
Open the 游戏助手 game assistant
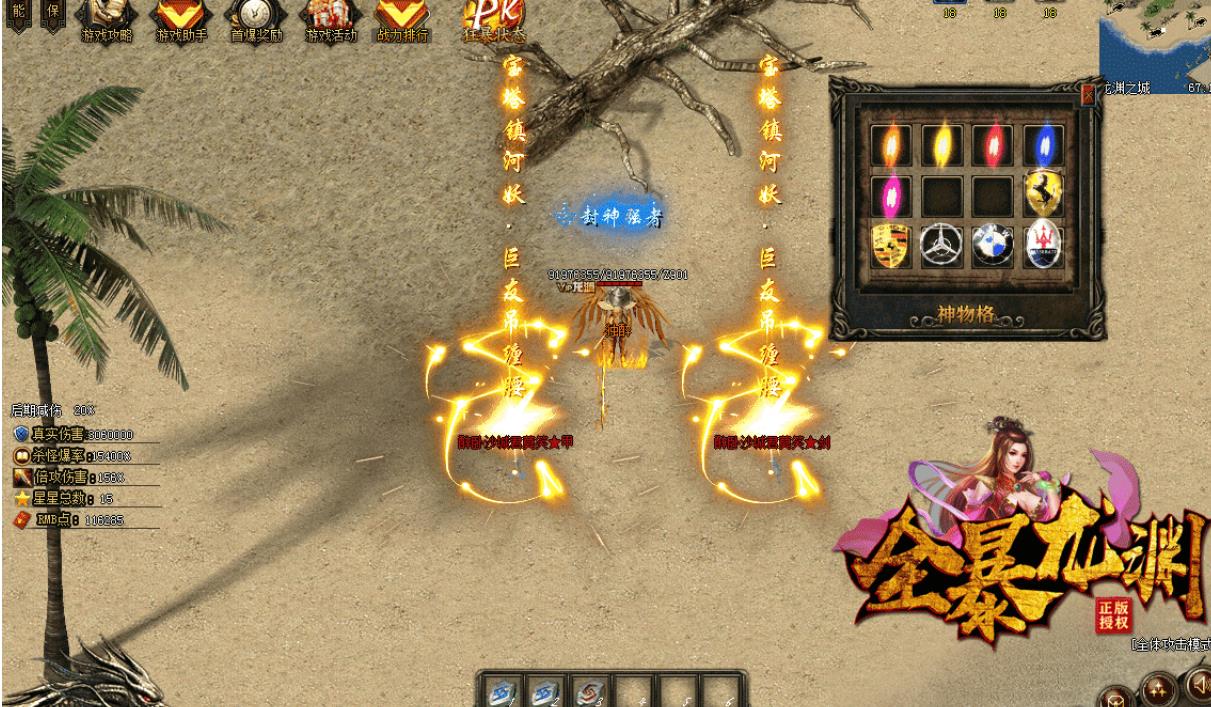pyautogui.click(x=181, y=17)
